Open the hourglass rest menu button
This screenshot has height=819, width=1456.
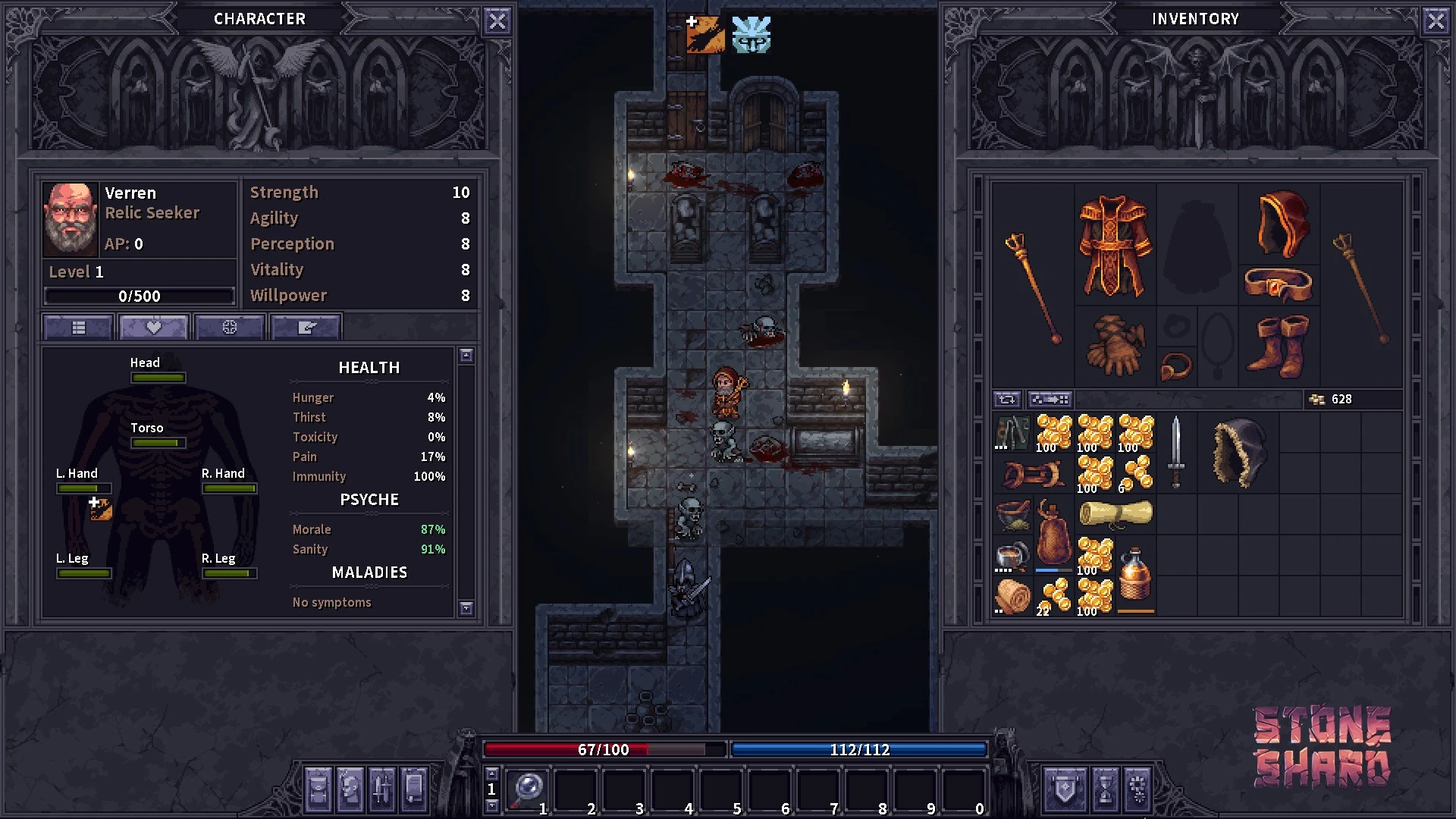(x=1105, y=789)
